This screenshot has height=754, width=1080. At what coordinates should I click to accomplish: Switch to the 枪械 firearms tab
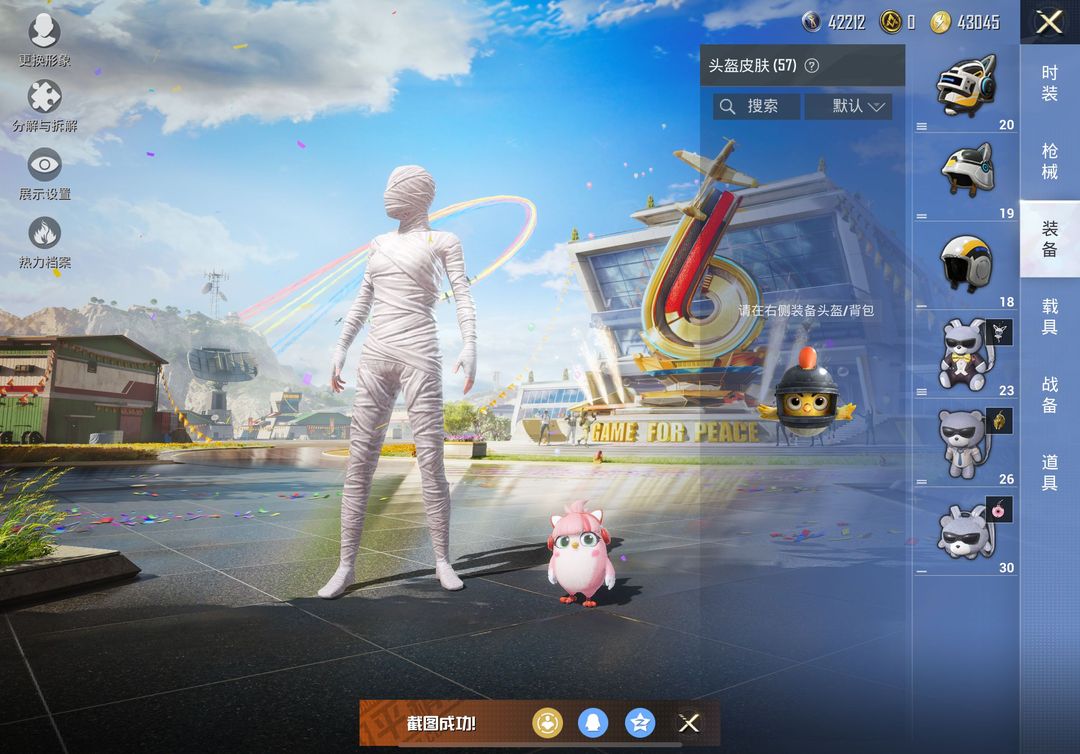1049,161
